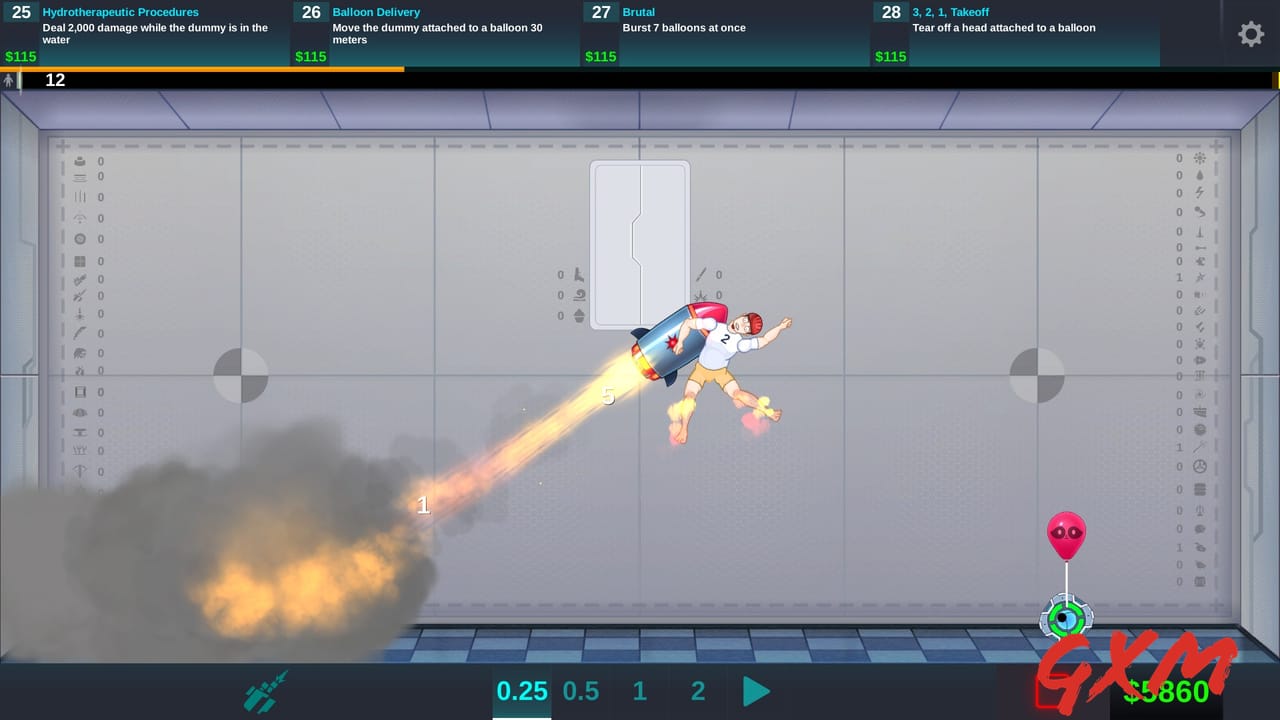Viewport: 1280px width, 720px height.
Task: Click the snowflake damage icon atop right panel
Action: (x=1199, y=157)
